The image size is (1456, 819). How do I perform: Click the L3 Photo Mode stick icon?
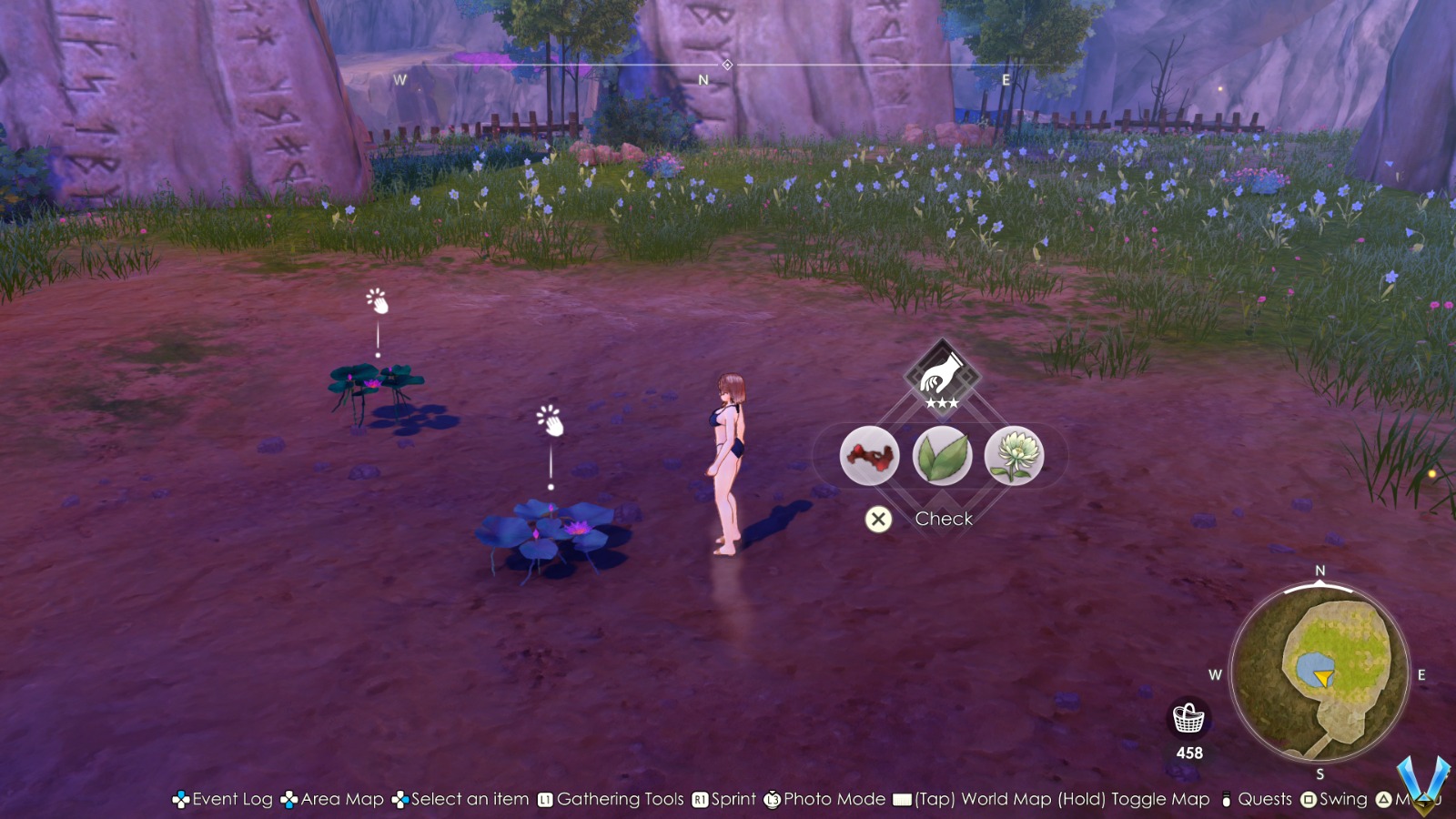coord(772,799)
